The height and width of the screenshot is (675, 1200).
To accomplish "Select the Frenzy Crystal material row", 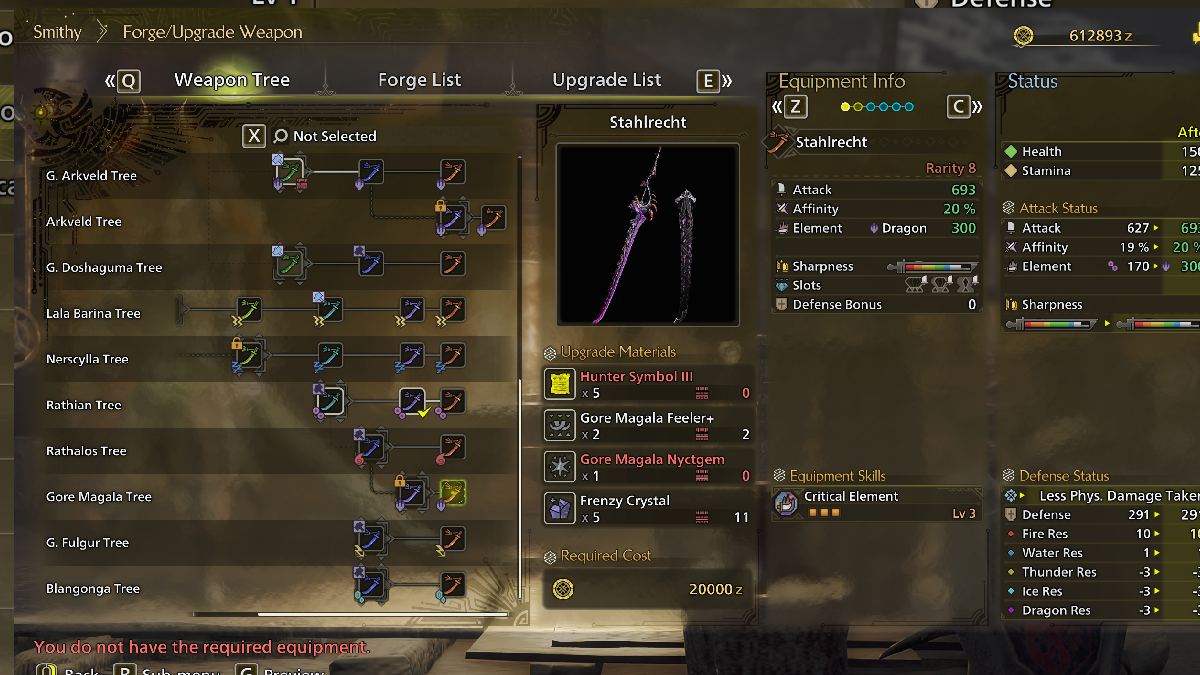I will 648,508.
